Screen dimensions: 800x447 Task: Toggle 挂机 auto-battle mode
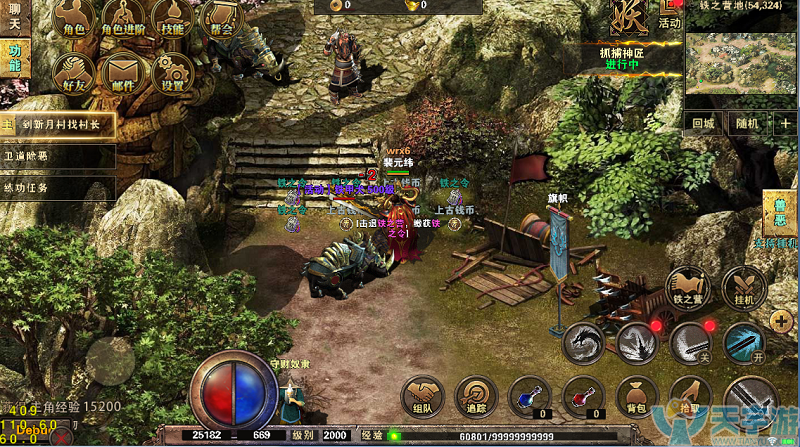(x=743, y=288)
